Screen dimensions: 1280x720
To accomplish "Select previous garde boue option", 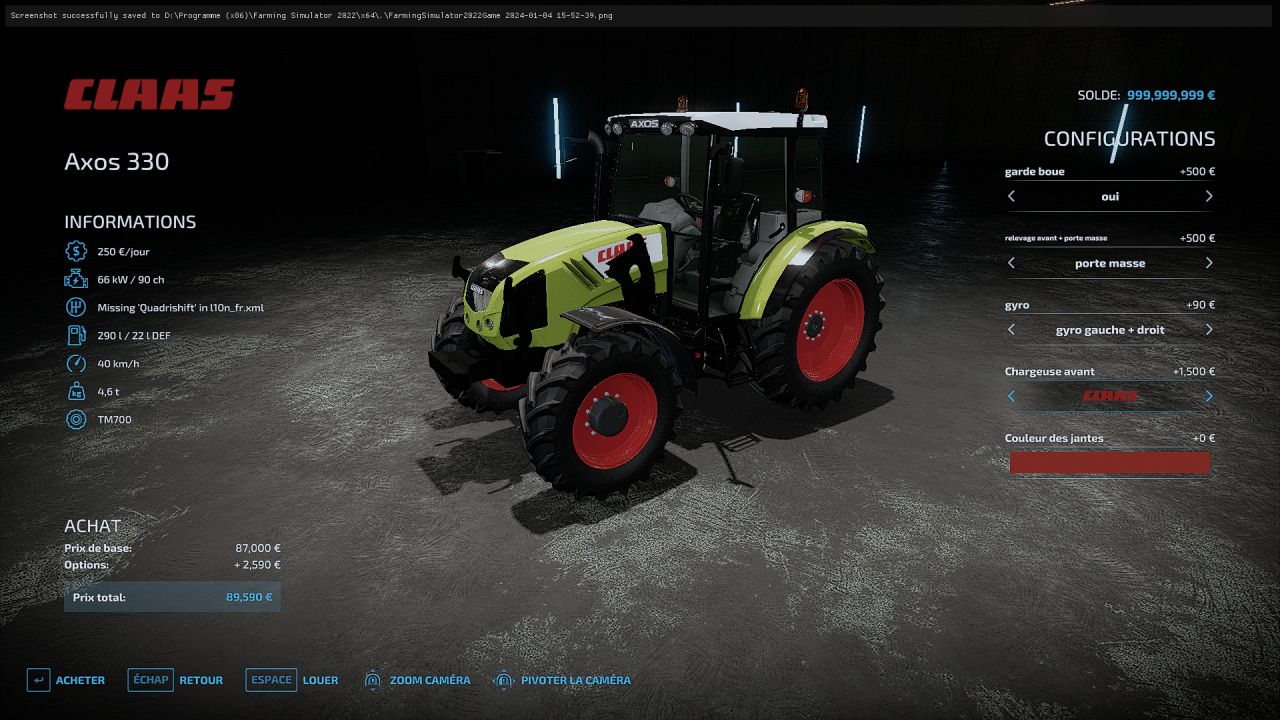I will [x=1011, y=196].
